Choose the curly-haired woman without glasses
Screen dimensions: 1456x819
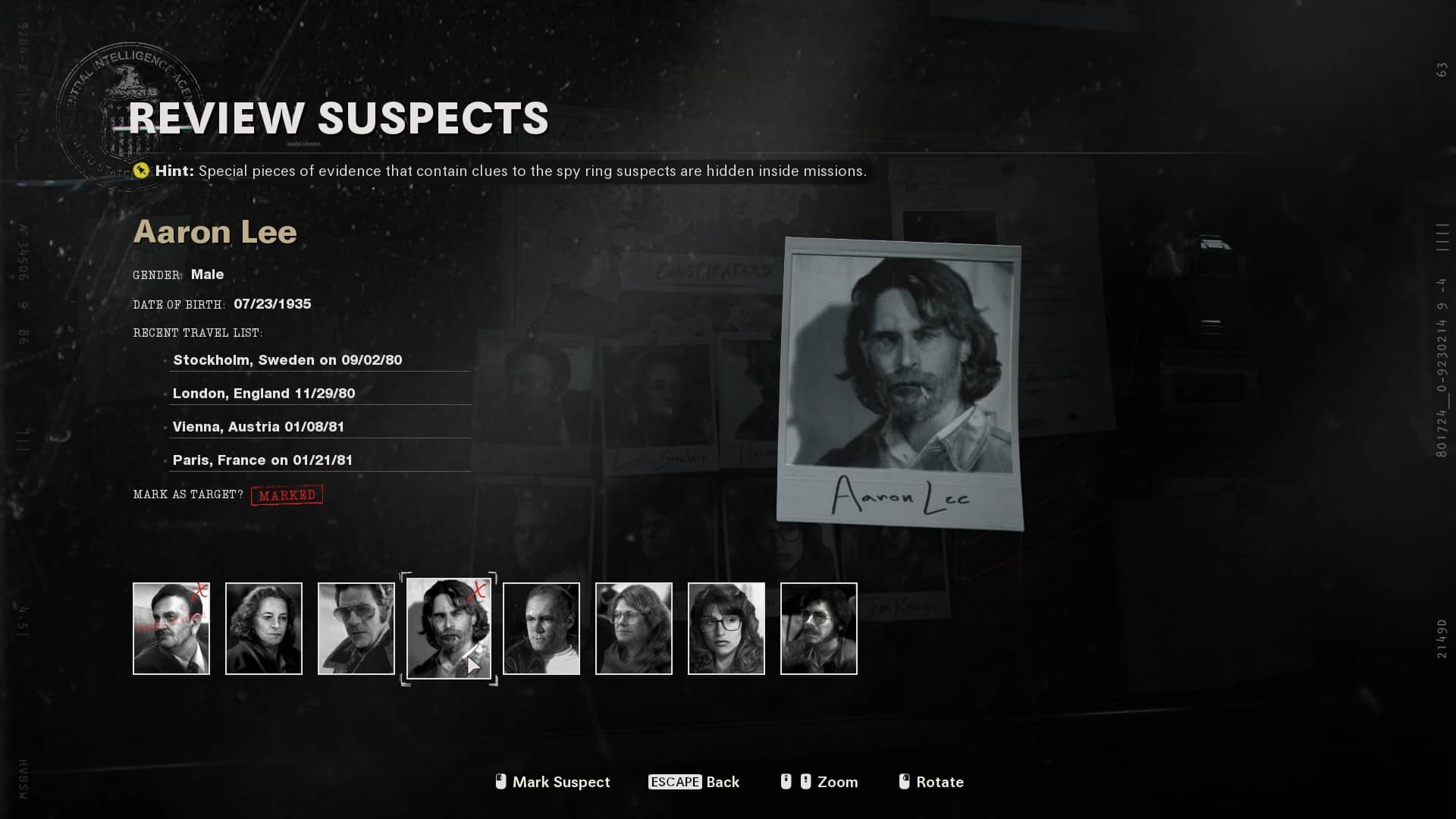[264, 628]
